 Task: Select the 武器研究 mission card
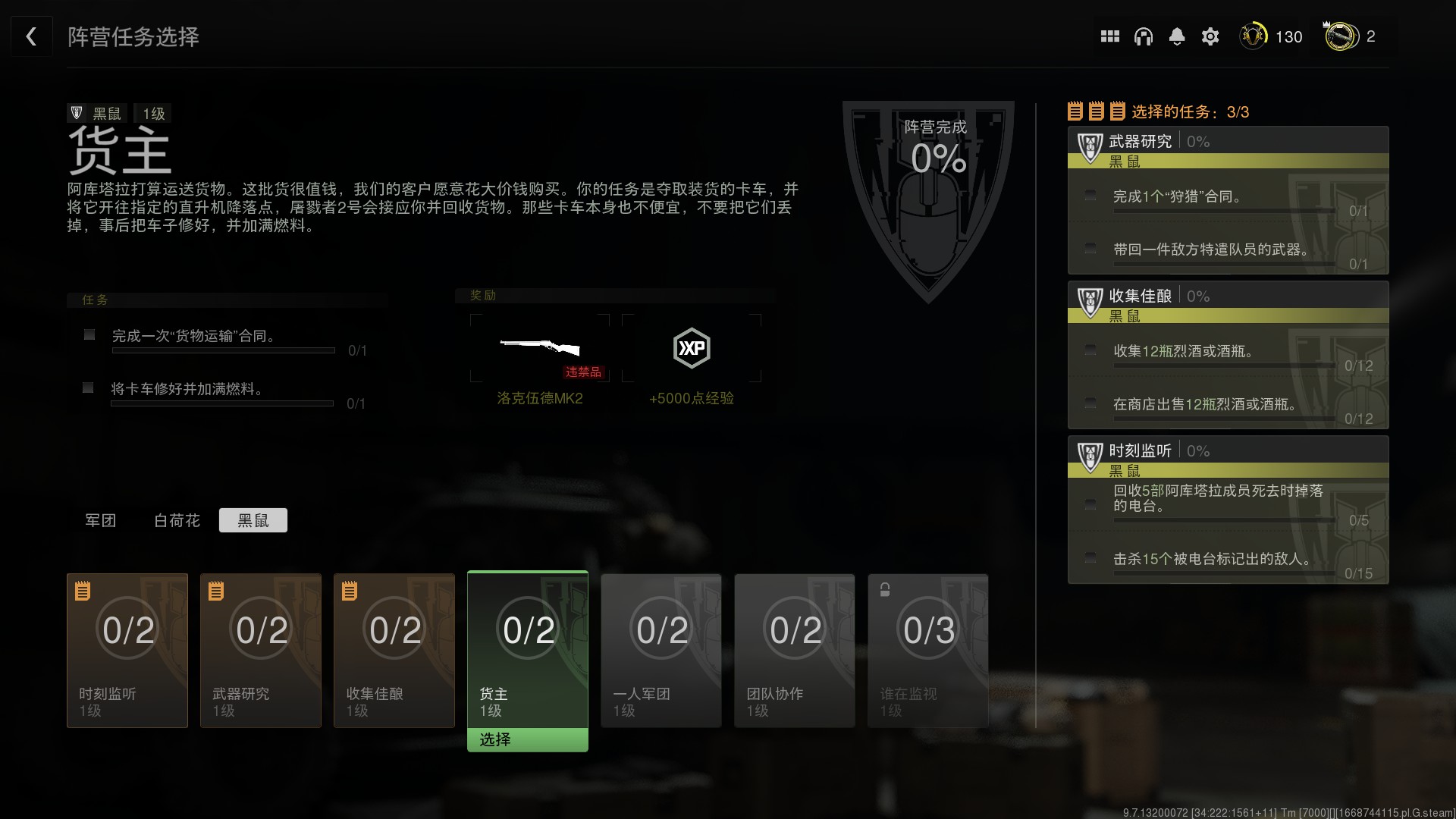pos(261,650)
